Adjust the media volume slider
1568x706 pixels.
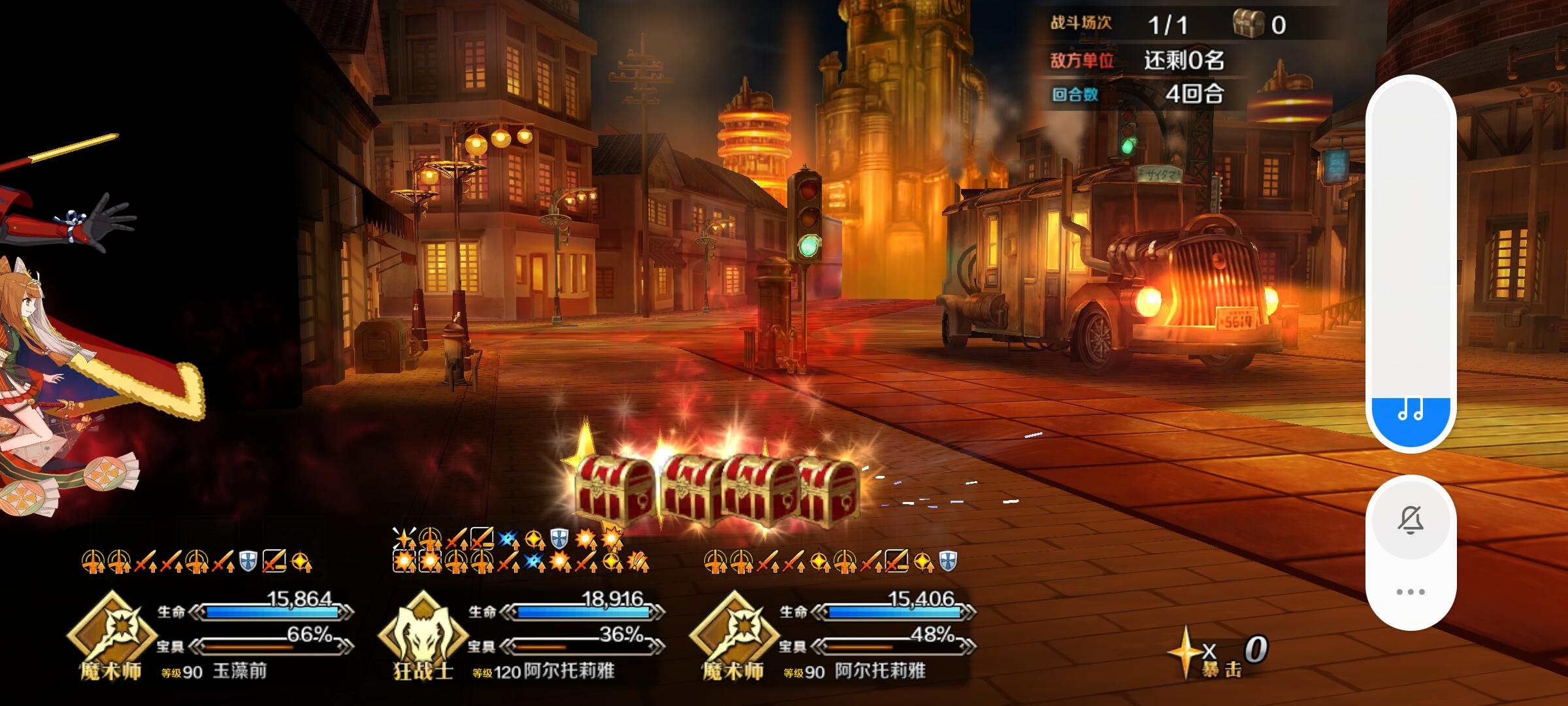coord(1411,261)
